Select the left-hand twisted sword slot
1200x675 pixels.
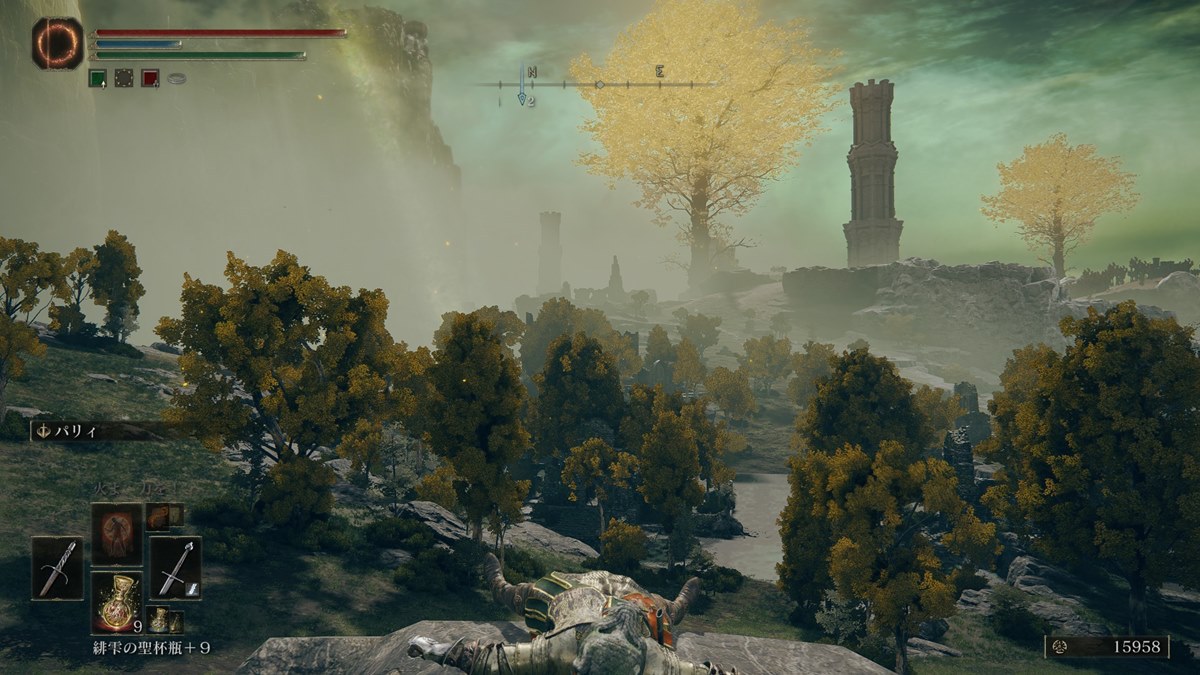57,568
